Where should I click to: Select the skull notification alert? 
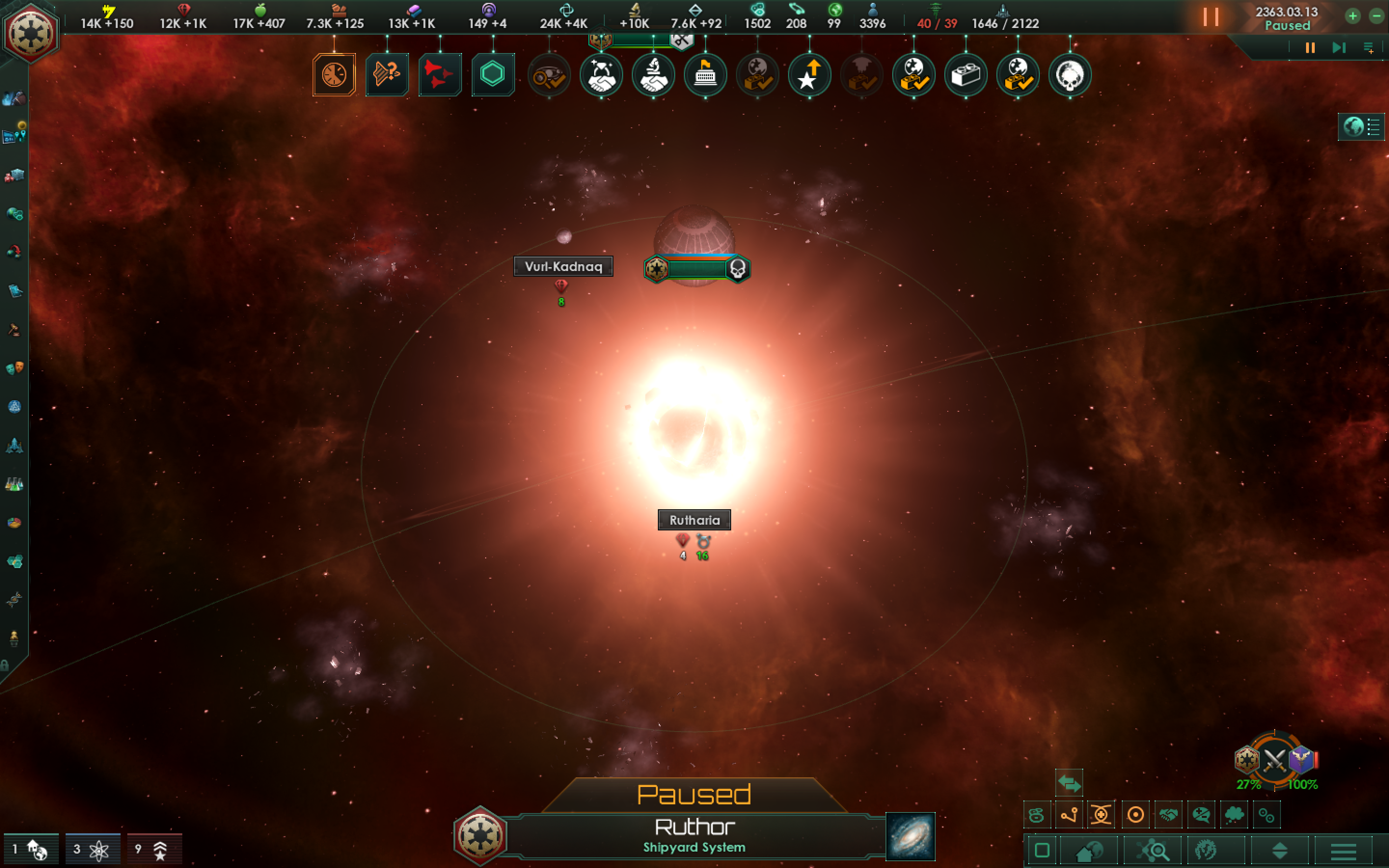tap(1069, 75)
